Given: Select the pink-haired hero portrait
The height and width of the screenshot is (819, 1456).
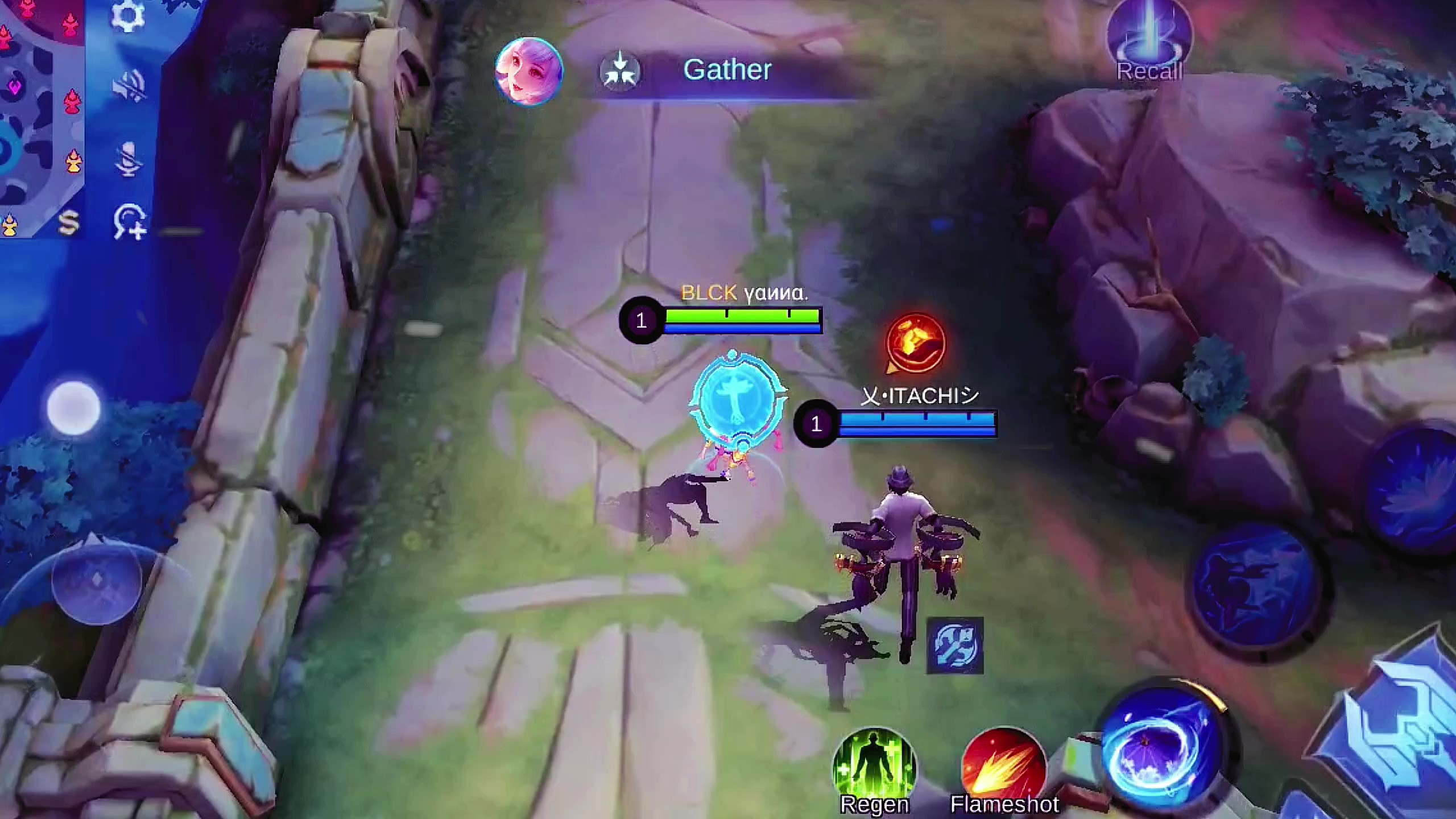Looking at the screenshot, I should click(529, 71).
